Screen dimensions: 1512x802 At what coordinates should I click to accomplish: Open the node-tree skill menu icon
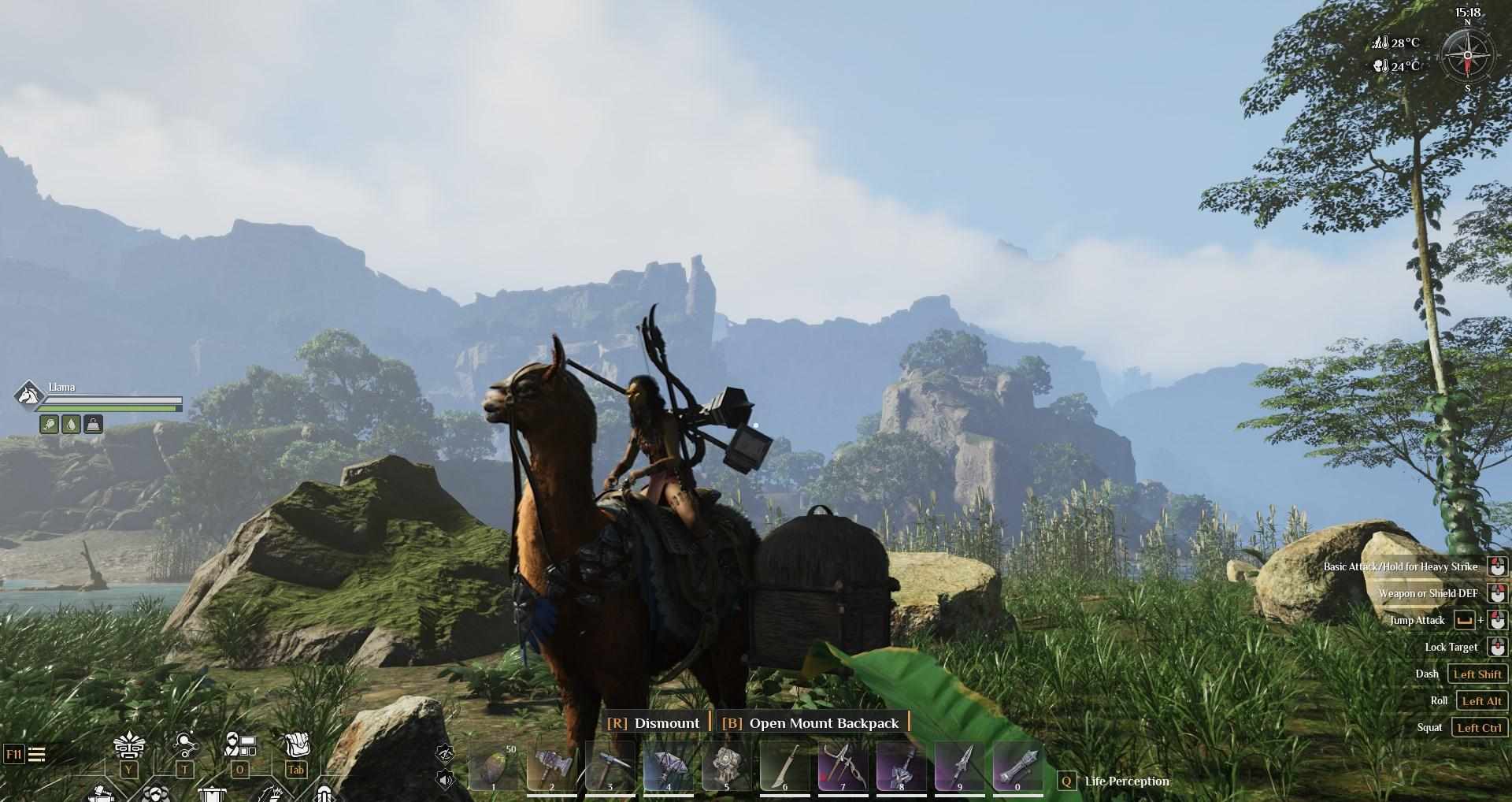(185, 744)
